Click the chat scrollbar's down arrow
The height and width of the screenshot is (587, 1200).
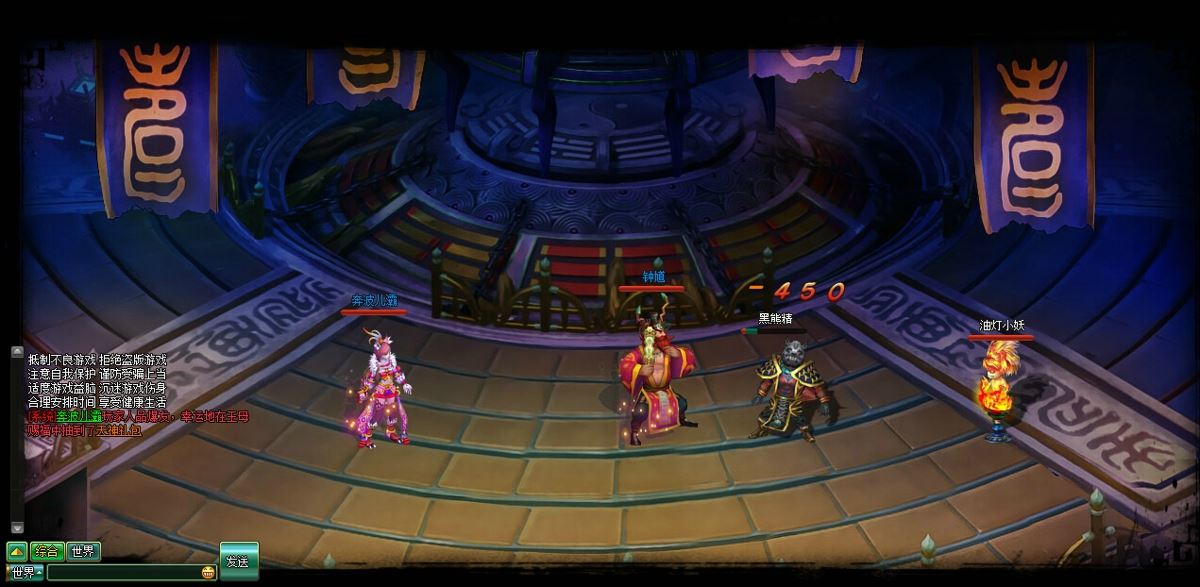(x=17, y=527)
